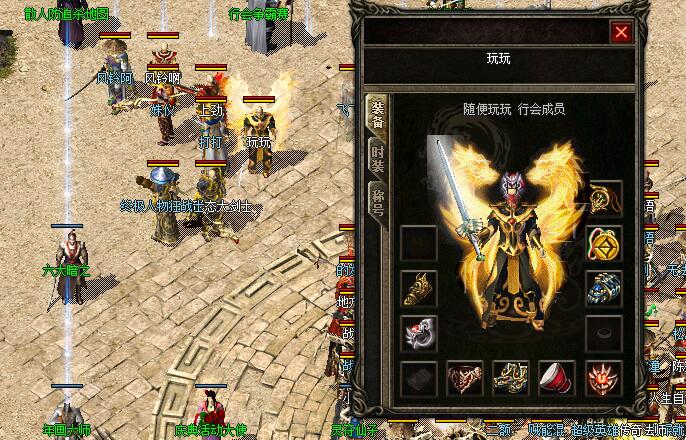Close the character equipment panel
The width and height of the screenshot is (686, 440).
pyautogui.click(x=622, y=32)
